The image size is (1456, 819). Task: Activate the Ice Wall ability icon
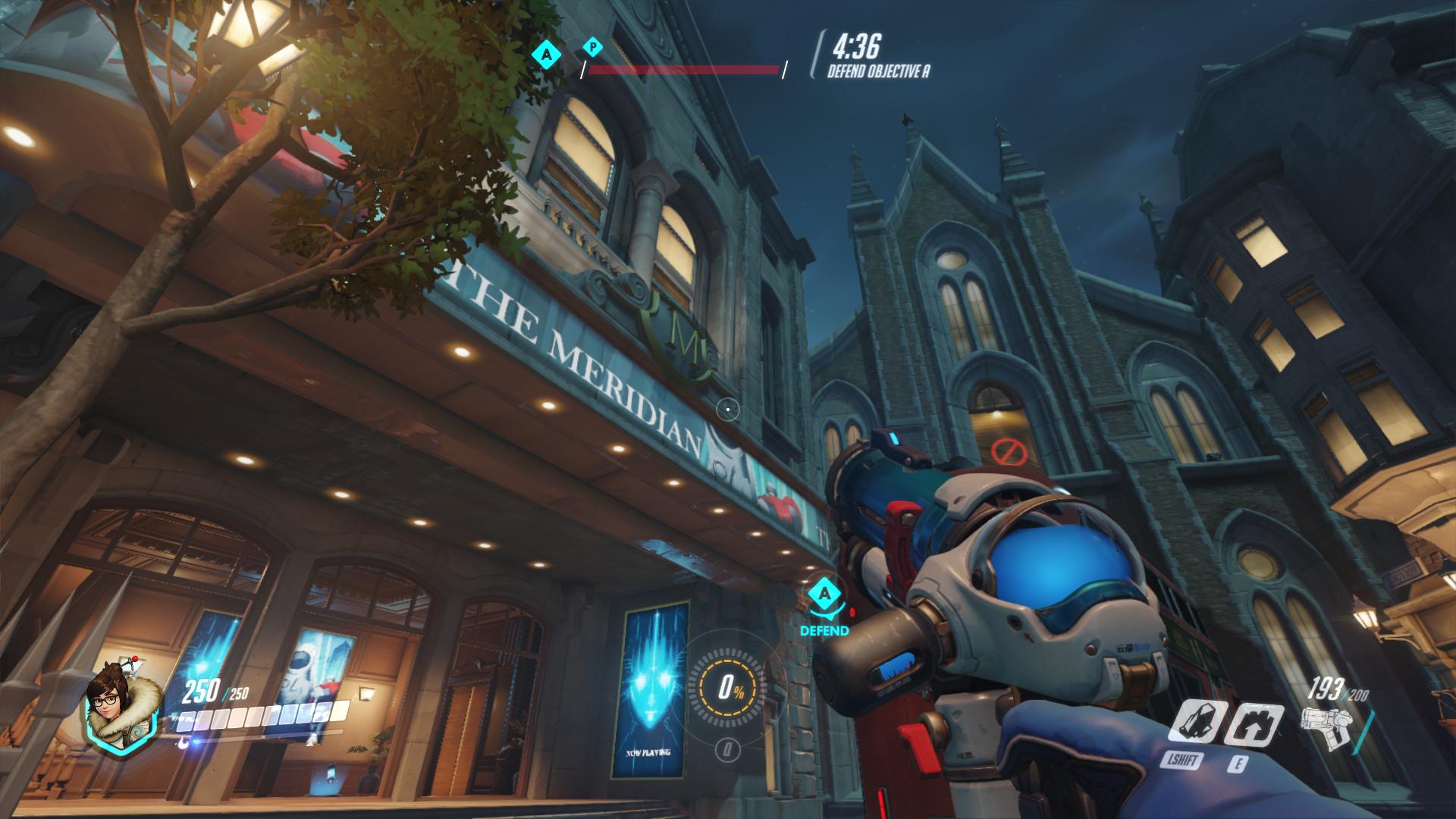click(x=1255, y=723)
